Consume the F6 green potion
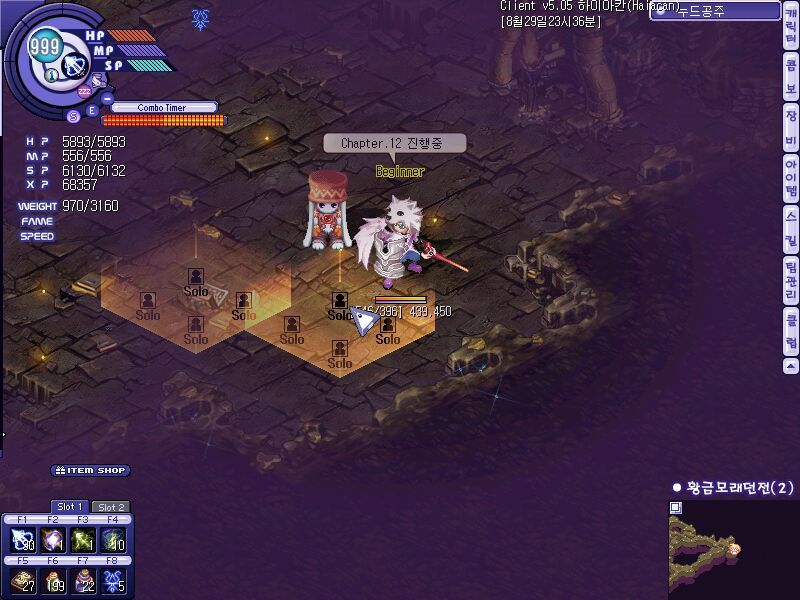This screenshot has height=600, width=800. click(53, 581)
